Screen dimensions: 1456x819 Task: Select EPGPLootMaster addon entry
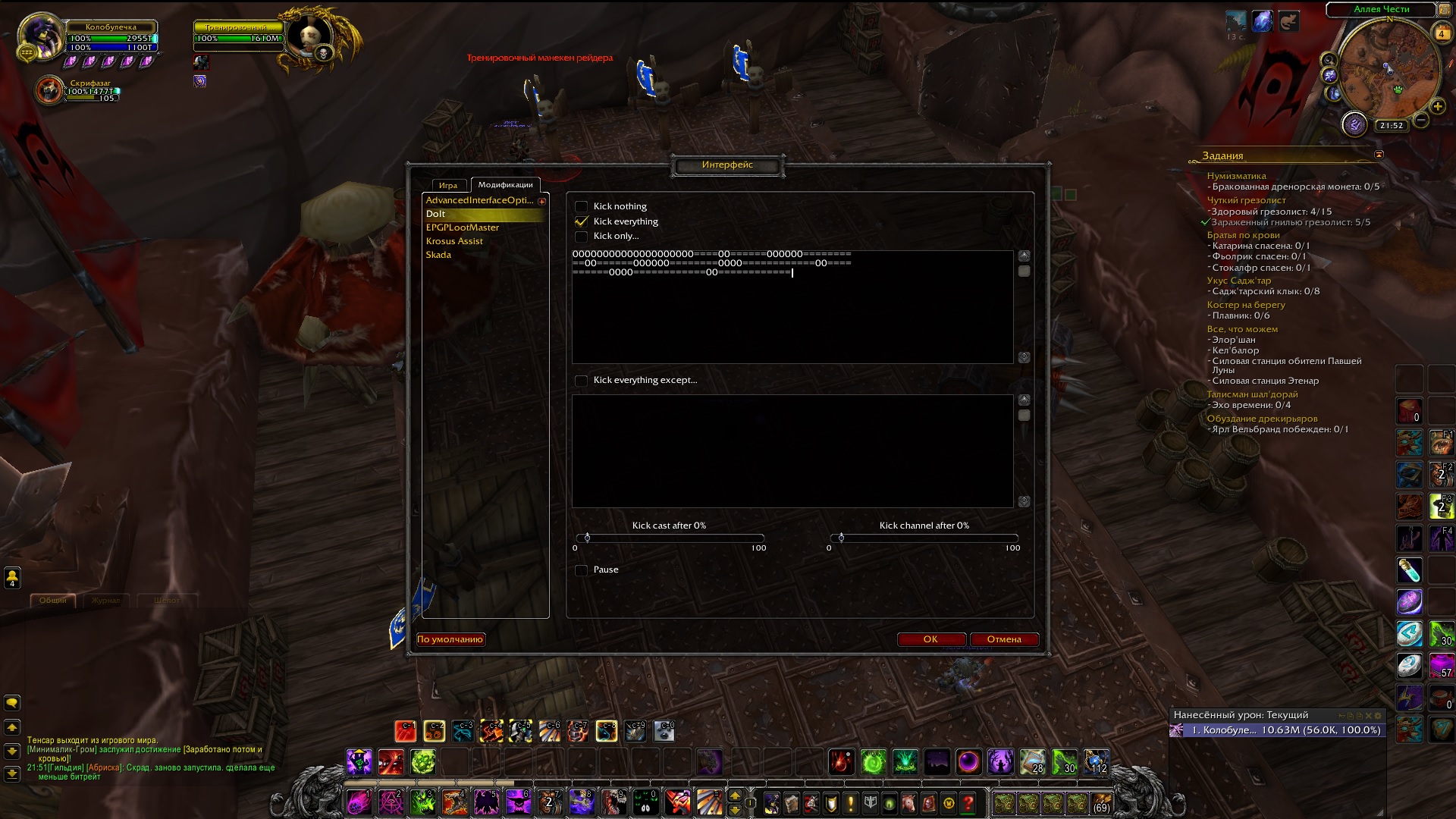click(463, 227)
